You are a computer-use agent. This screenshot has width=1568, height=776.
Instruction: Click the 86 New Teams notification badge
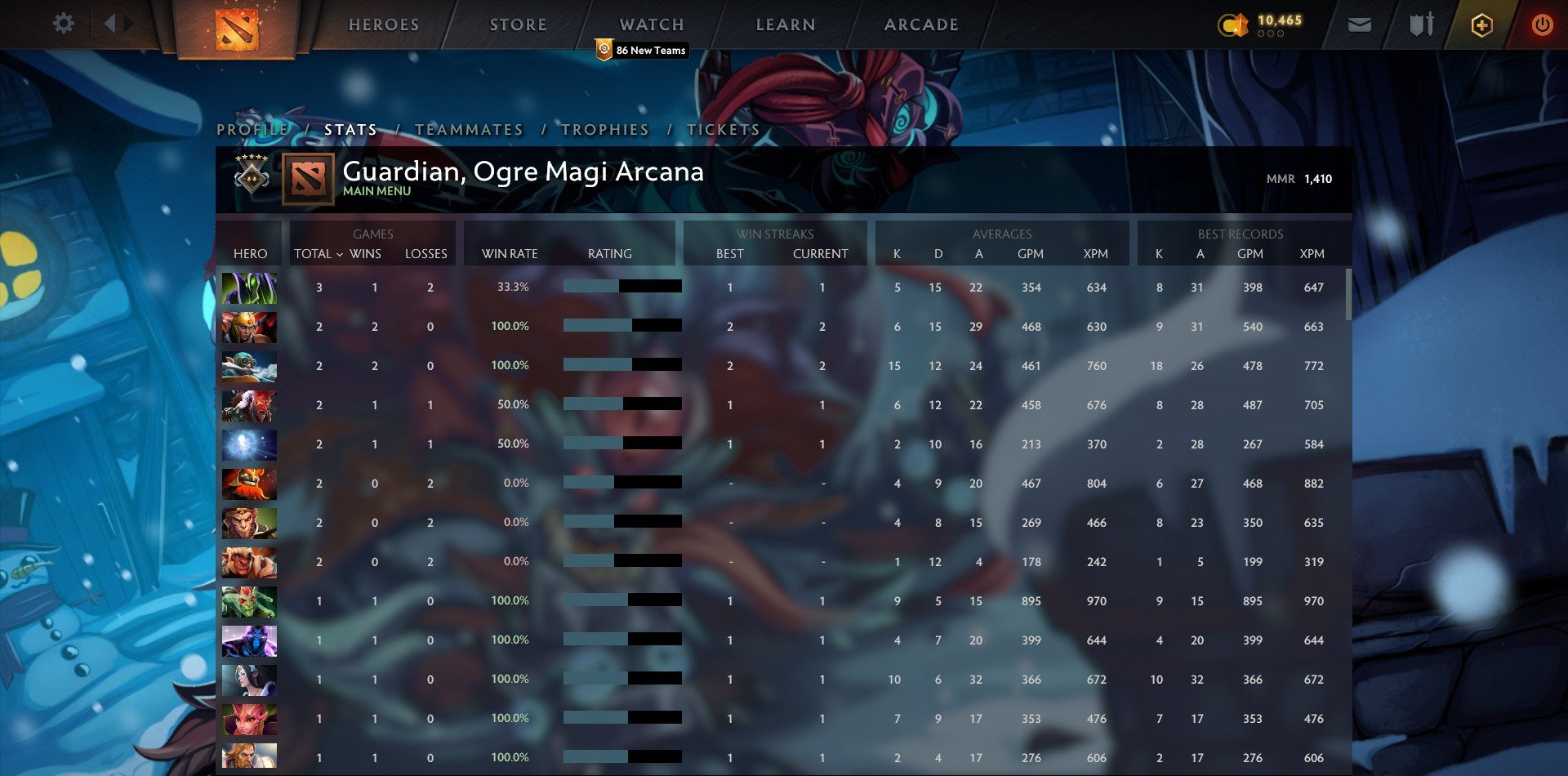click(643, 50)
